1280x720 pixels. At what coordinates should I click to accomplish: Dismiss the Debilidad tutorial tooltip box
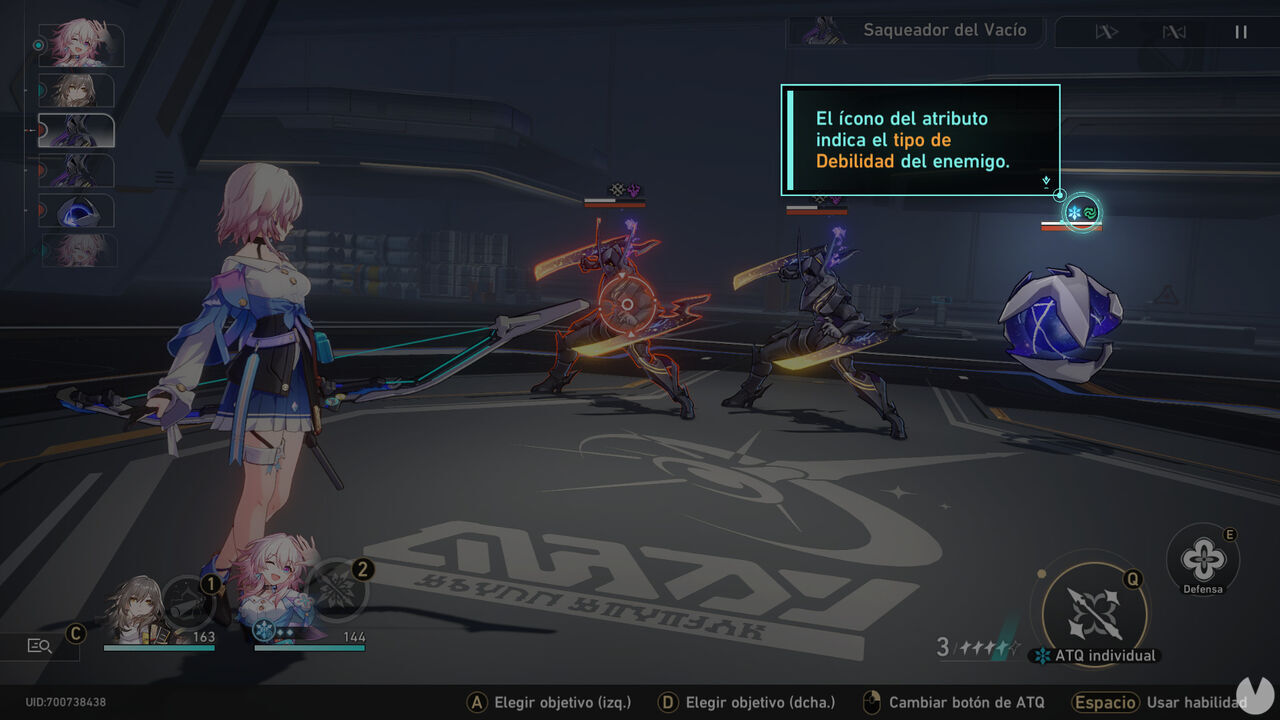pyautogui.click(x=920, y=139)
